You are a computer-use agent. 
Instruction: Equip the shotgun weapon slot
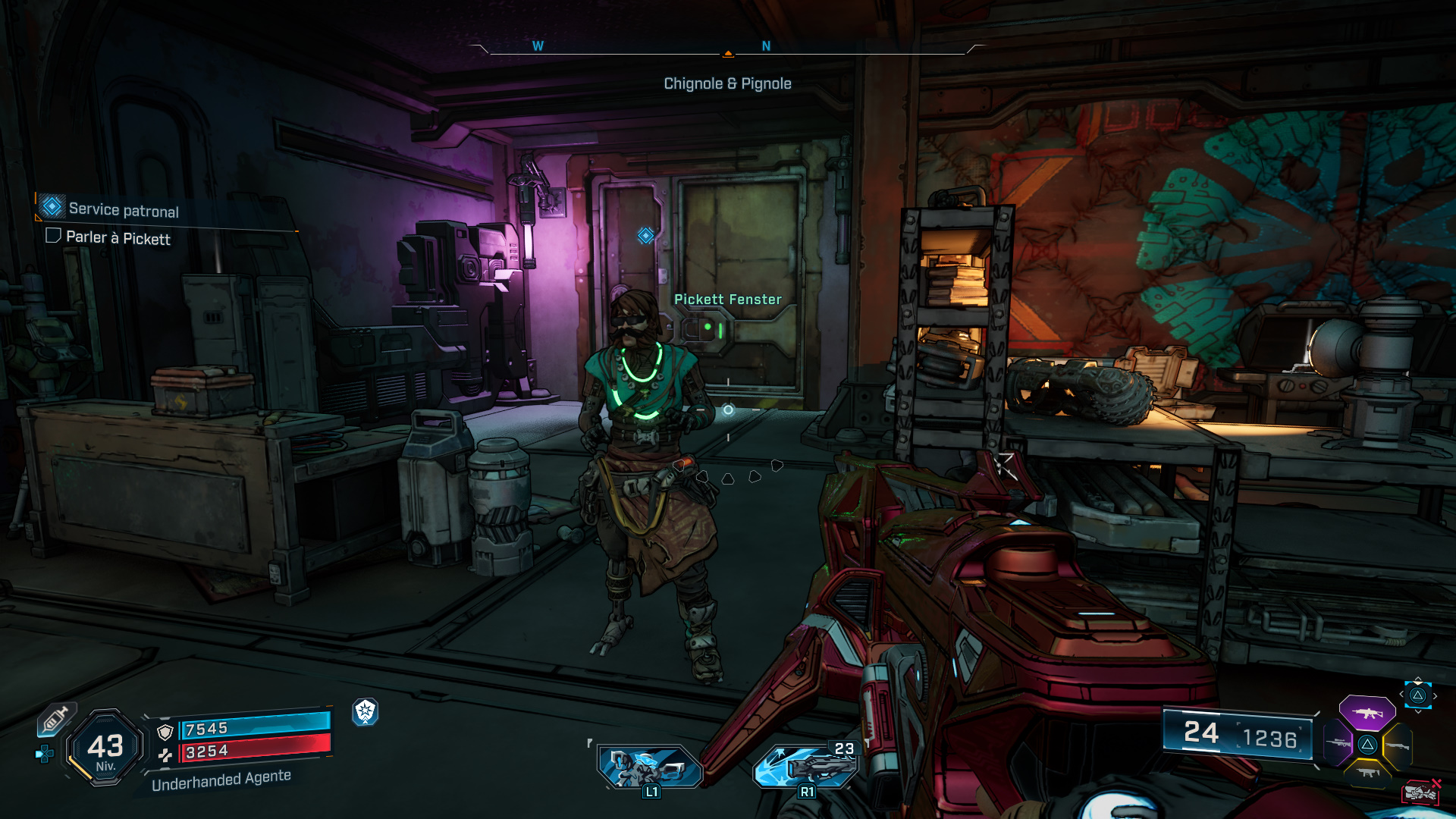point(1398,746)
